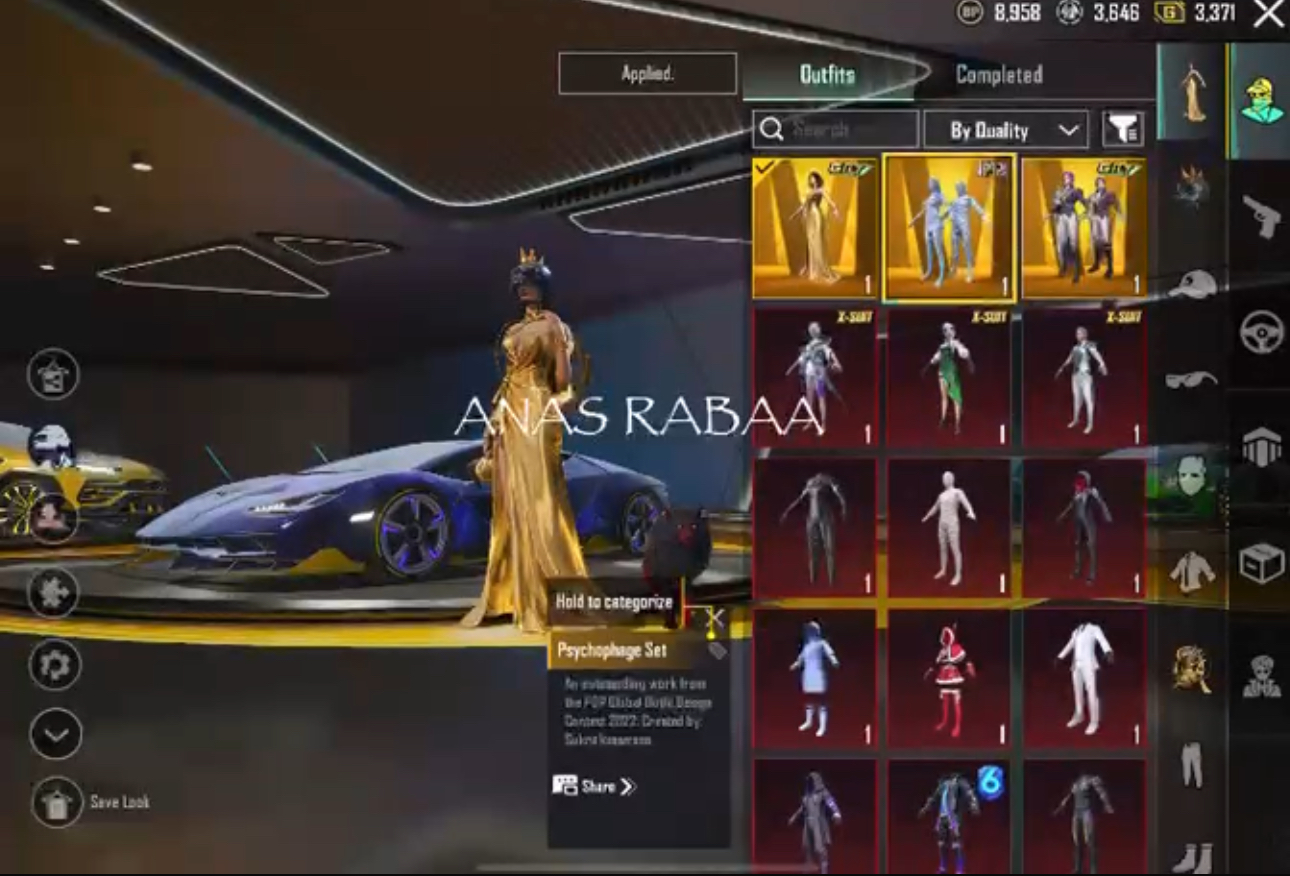1290x876 pixels.
Task: Save the current look
Action: tap(56, 801)
